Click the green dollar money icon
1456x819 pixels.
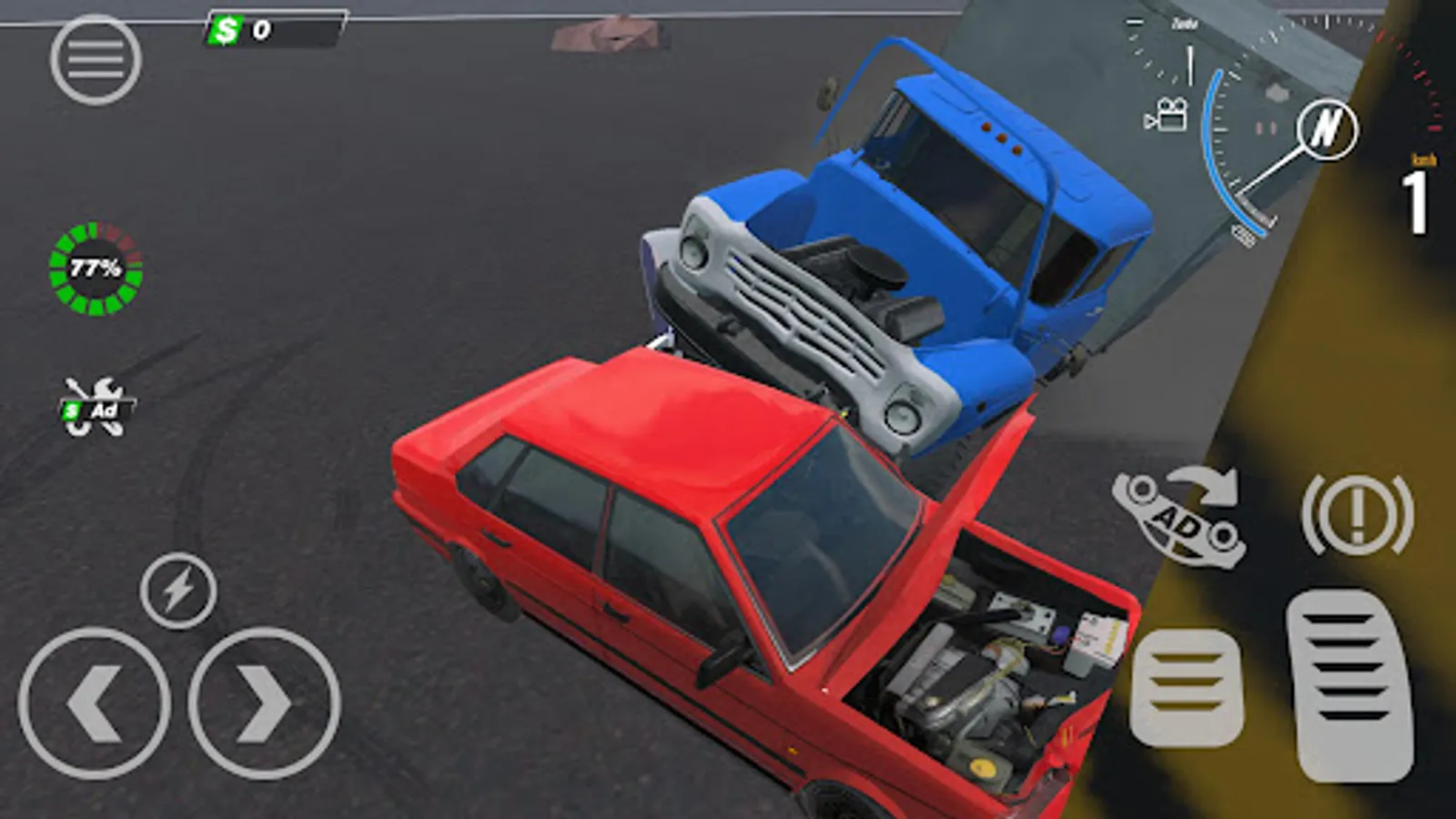[x=225, y=30]
